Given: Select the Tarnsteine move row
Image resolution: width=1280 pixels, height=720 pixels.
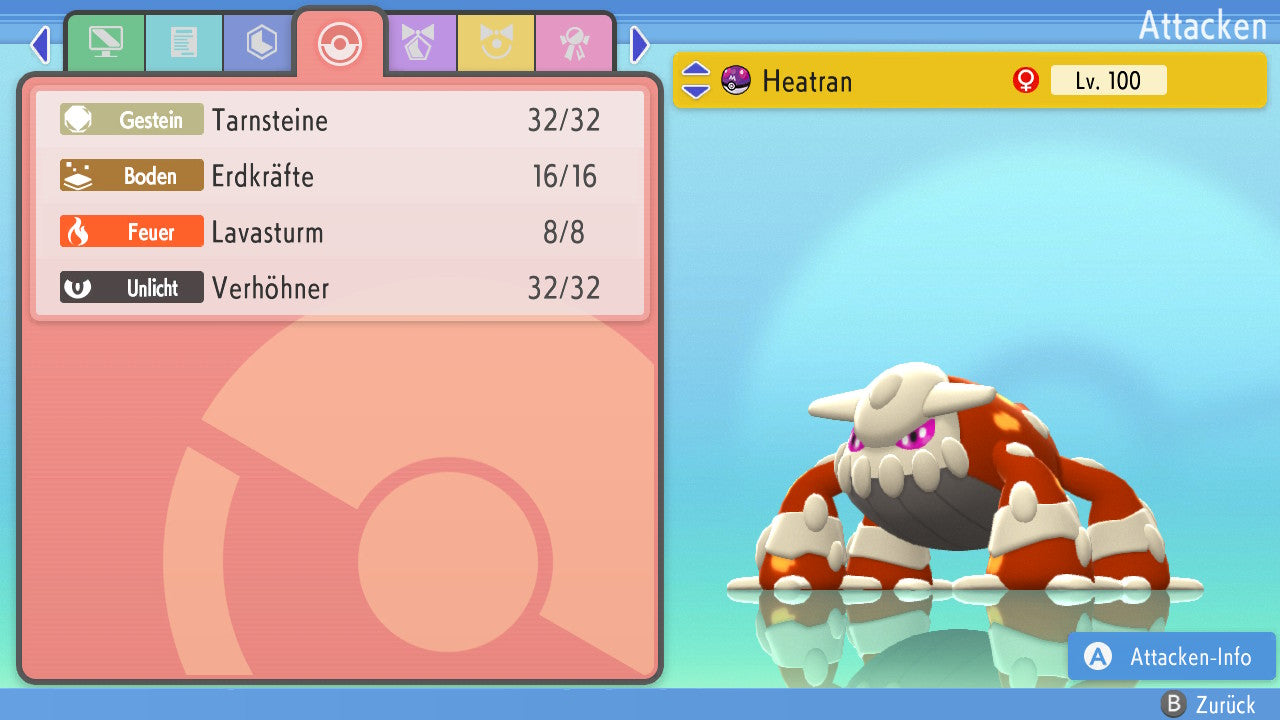Looking at the screenshot, I should (340, 121).
